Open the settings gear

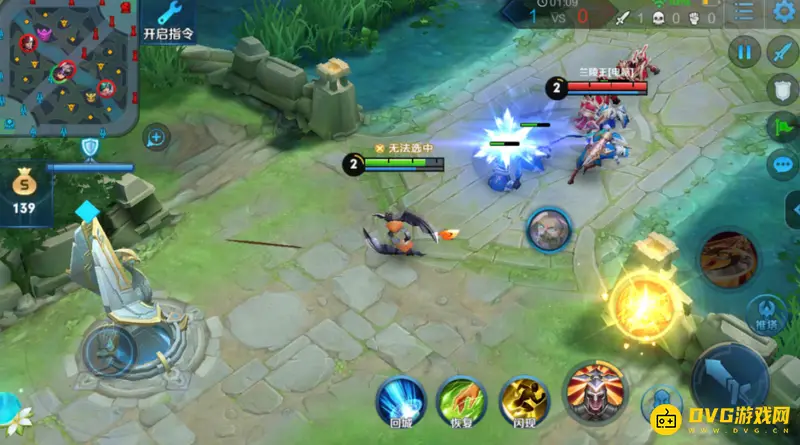tap(783, 12)
